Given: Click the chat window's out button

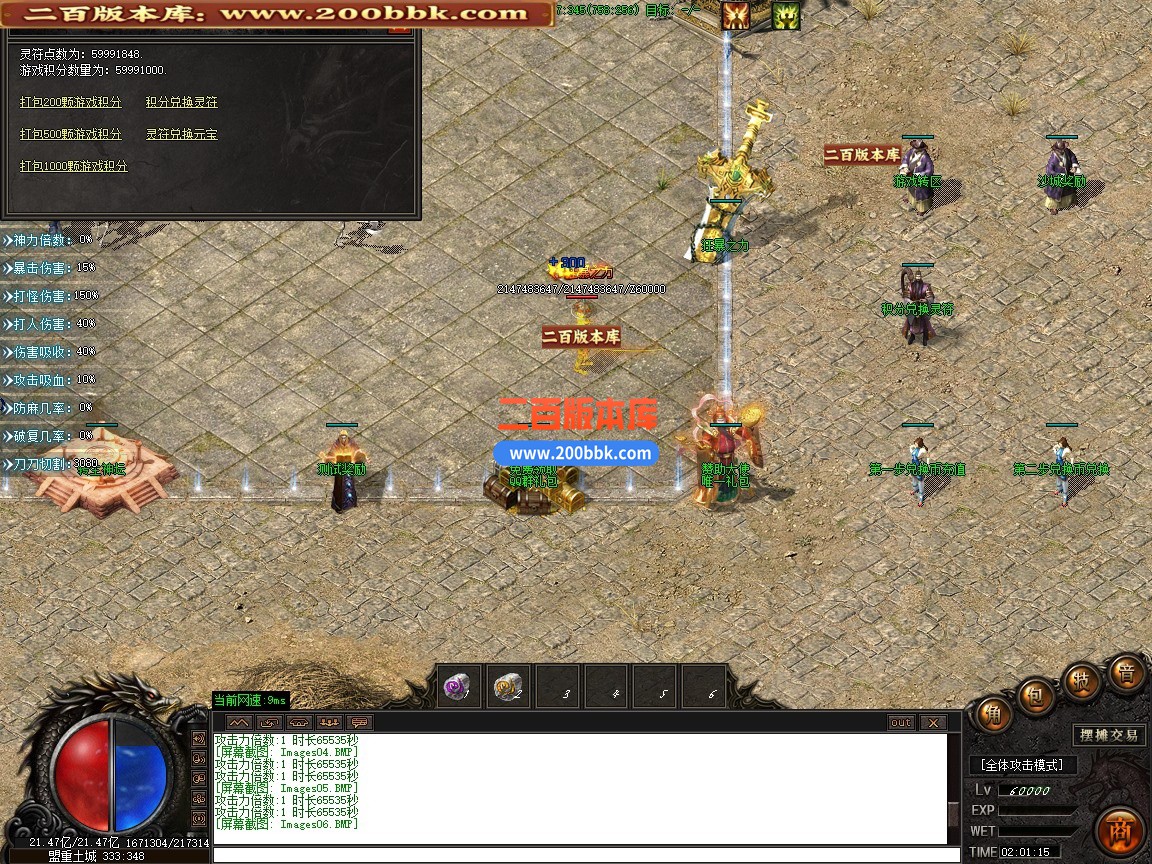Looking at the screenshot, I should pyautogui.click(x=901, y=722).
